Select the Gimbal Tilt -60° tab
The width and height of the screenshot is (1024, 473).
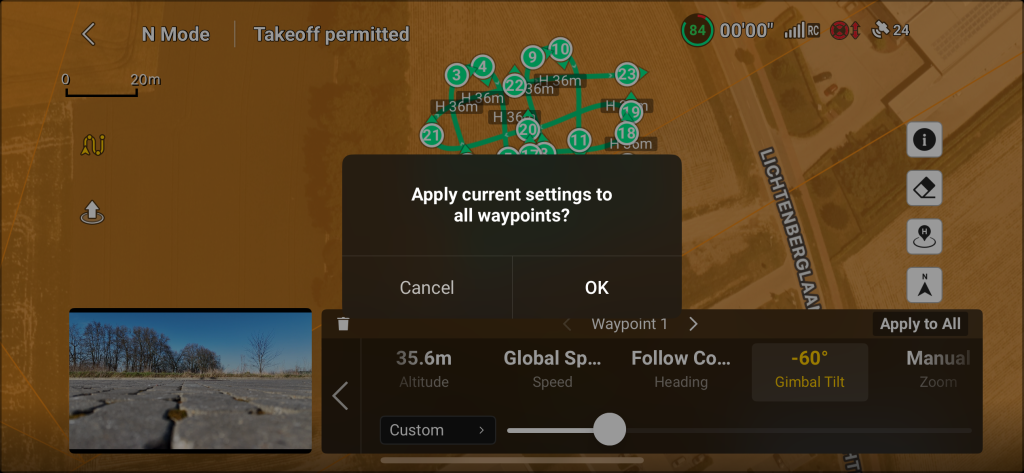click(x=809, y=368)
